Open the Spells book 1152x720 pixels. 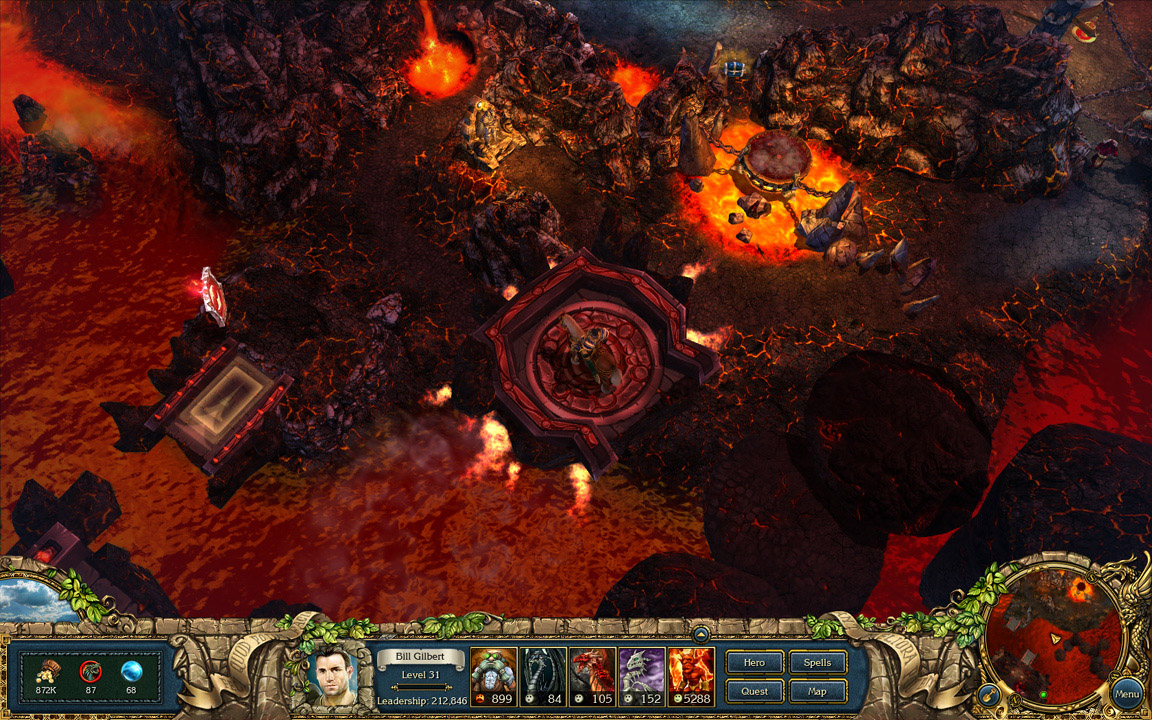point(817,663)
